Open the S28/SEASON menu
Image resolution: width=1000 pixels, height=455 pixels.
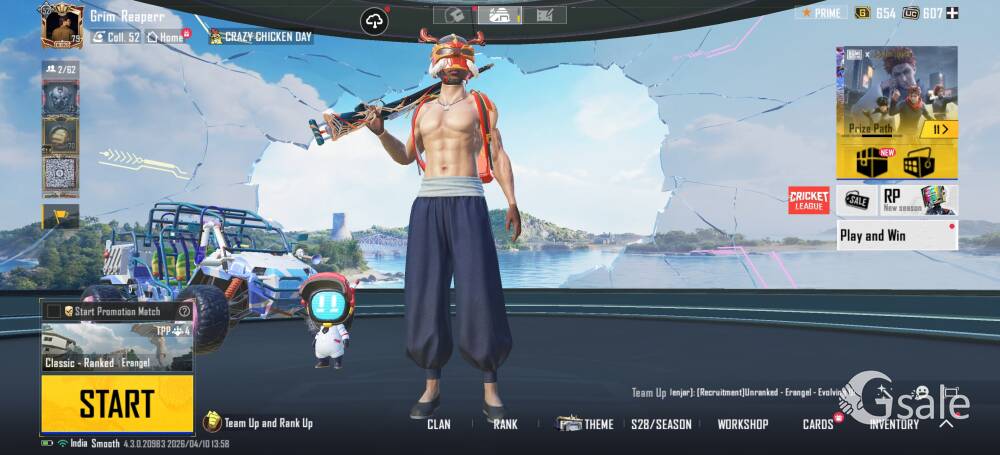click(661, 424)
